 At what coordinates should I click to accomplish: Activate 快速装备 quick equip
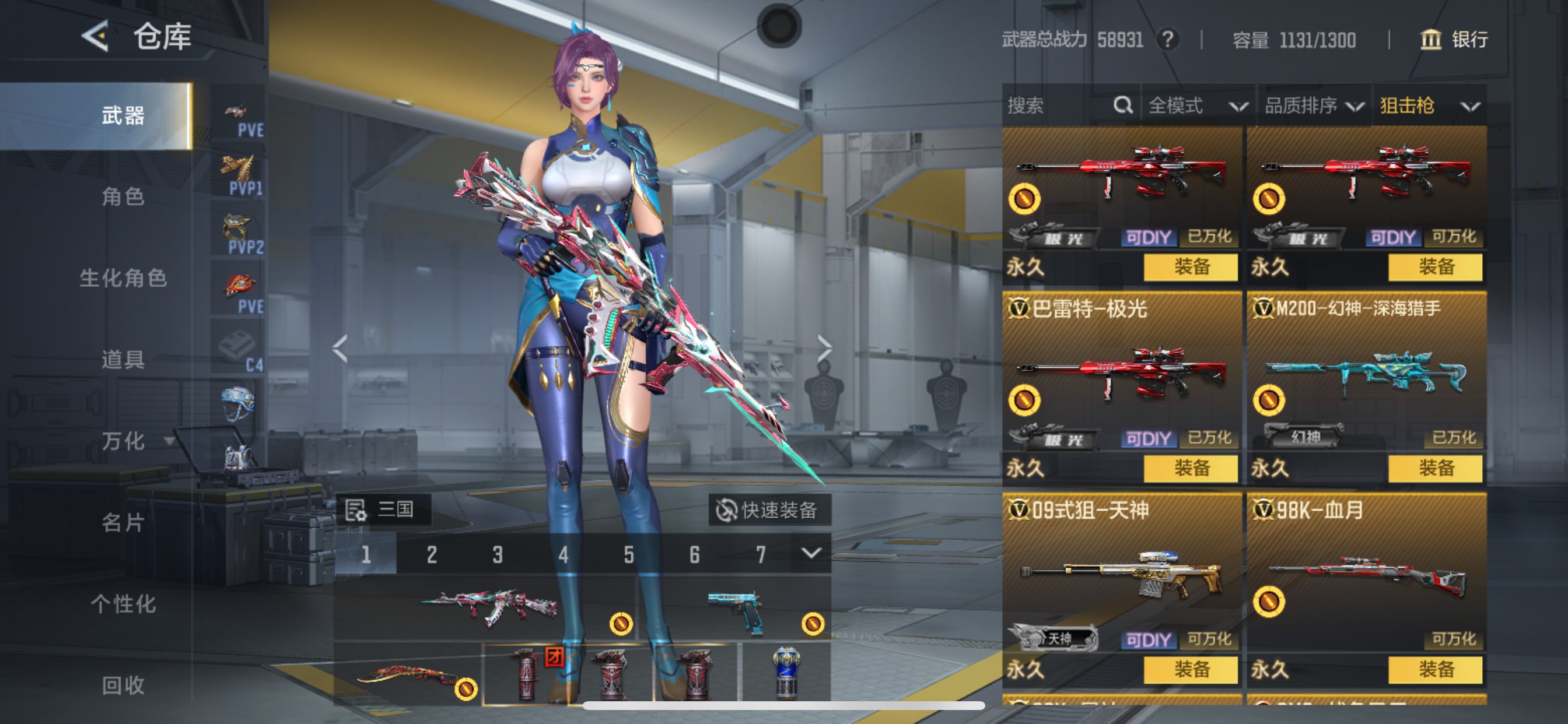[x=769, y=510]
